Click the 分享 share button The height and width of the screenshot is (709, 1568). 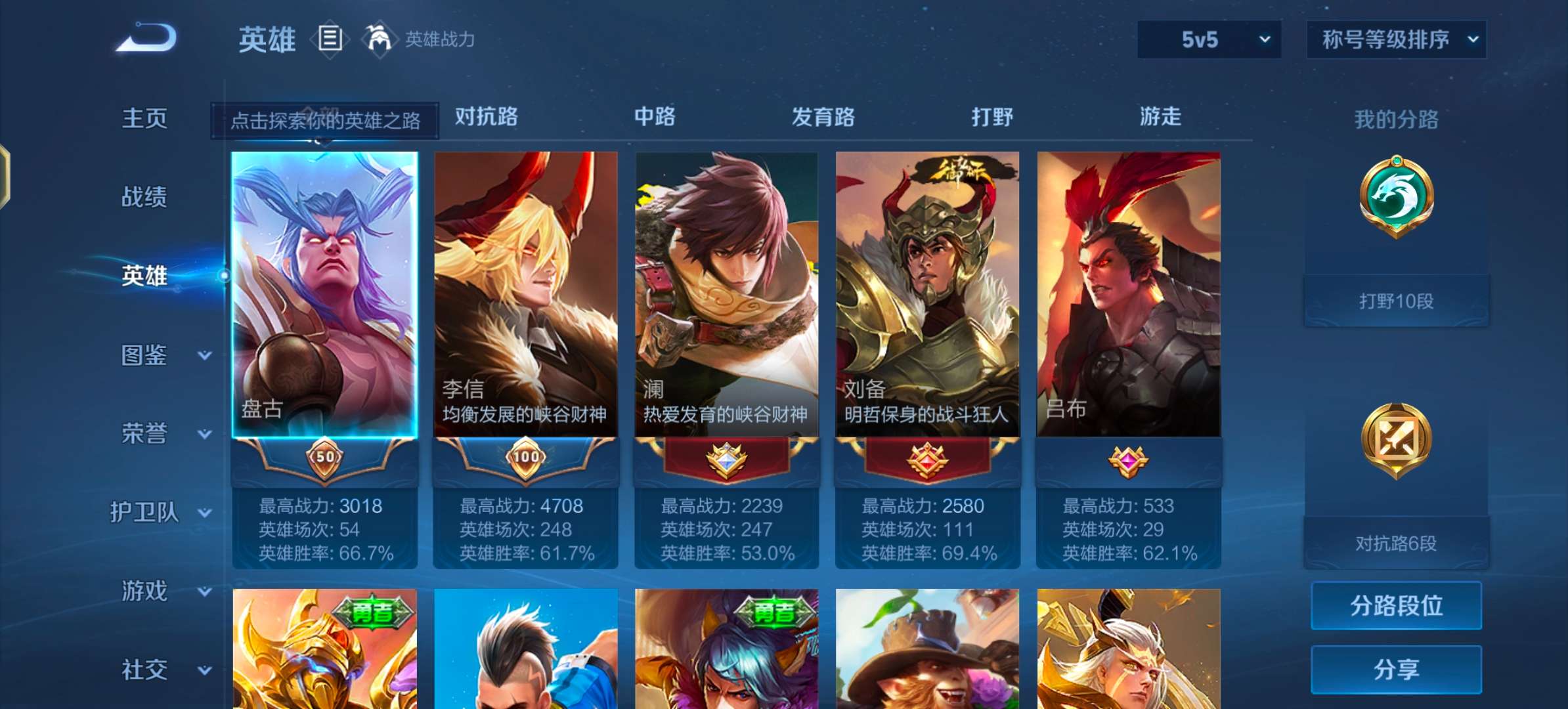[x=1396, y=670]
